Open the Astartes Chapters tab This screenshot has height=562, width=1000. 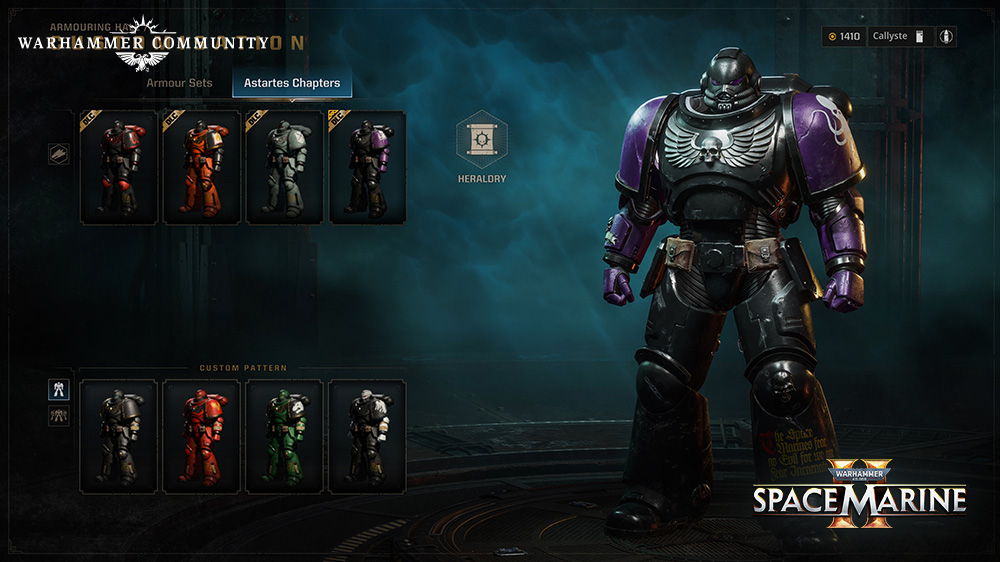[x=292, y=83]
